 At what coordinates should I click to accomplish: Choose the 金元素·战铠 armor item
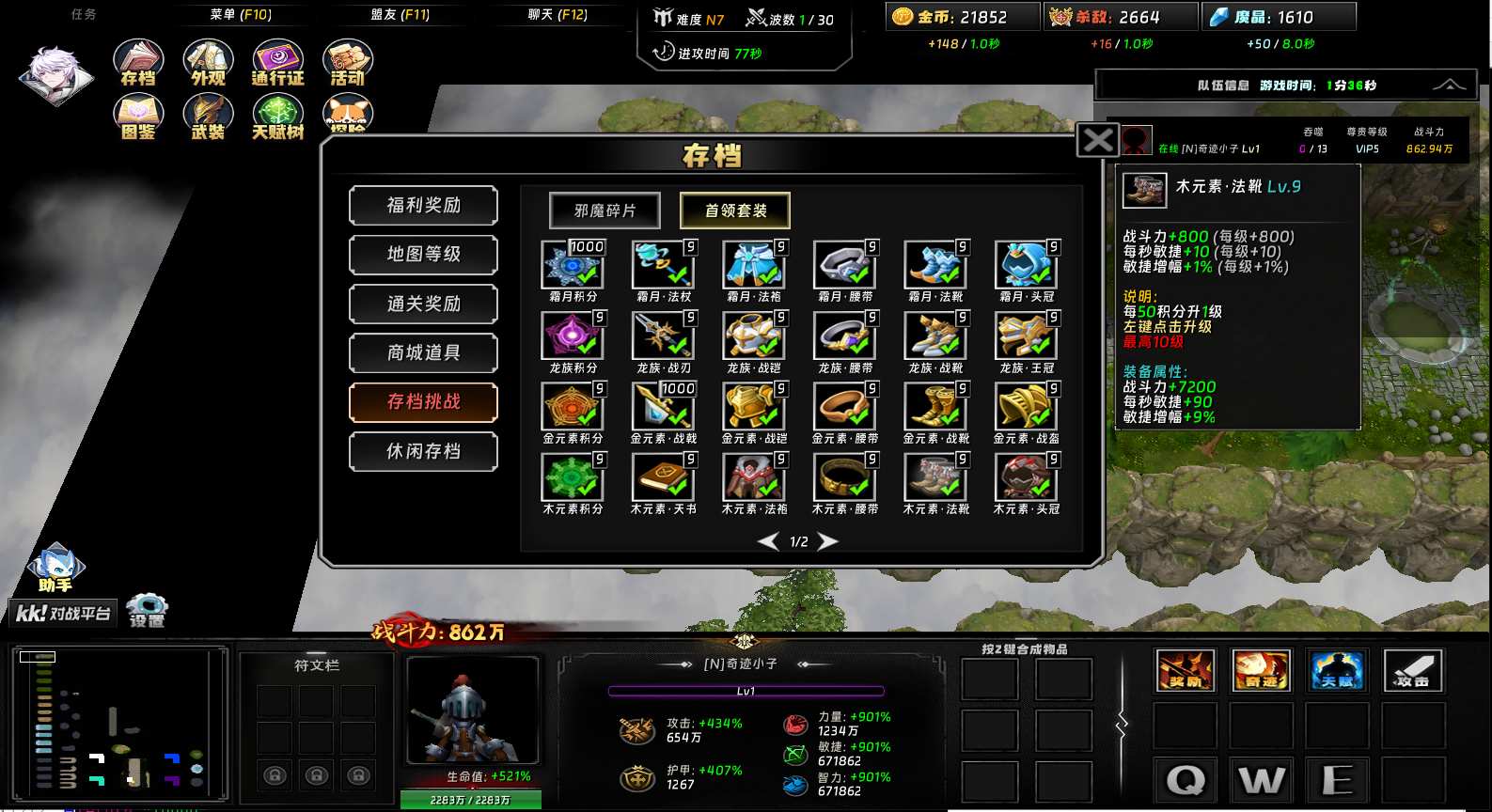coord(753,407)
